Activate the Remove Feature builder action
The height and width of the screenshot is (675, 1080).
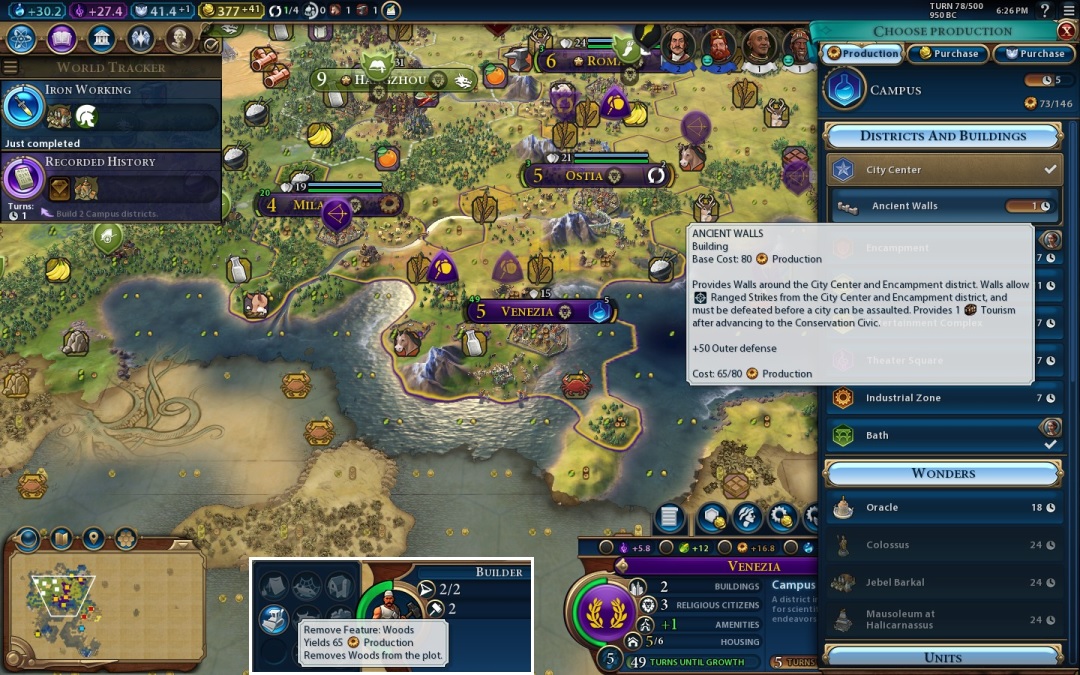[x=273, y=619]
